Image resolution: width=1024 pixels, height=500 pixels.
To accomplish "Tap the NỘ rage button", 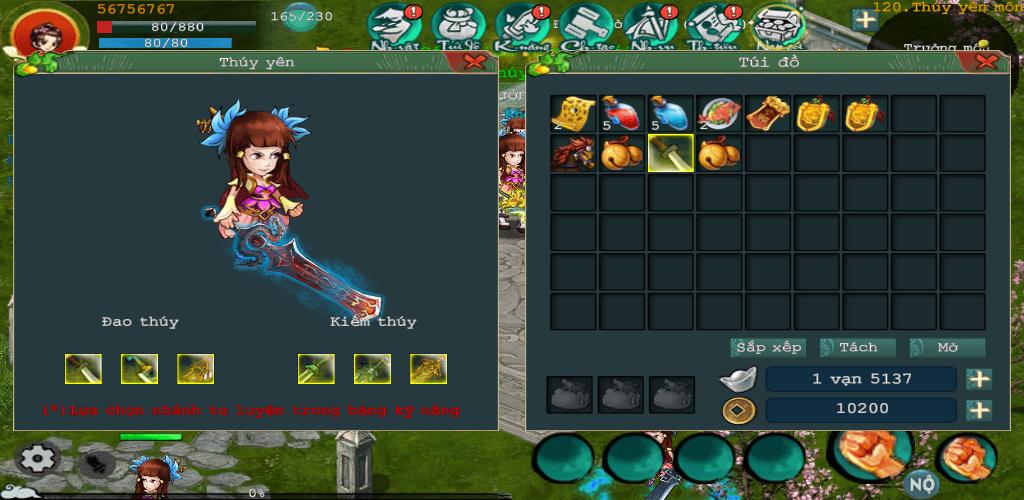I will (922, 483).
